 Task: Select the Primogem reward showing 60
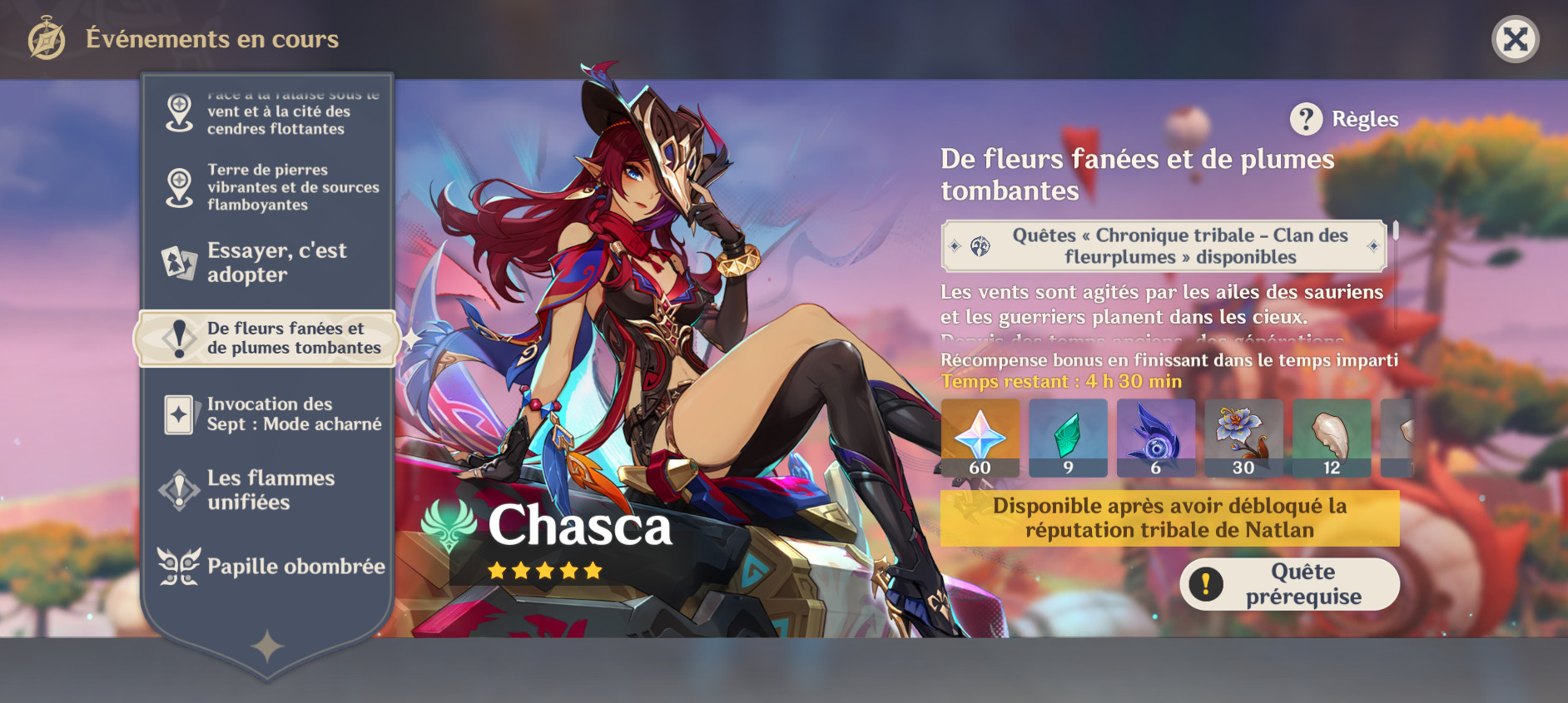(x=982, y=437)
